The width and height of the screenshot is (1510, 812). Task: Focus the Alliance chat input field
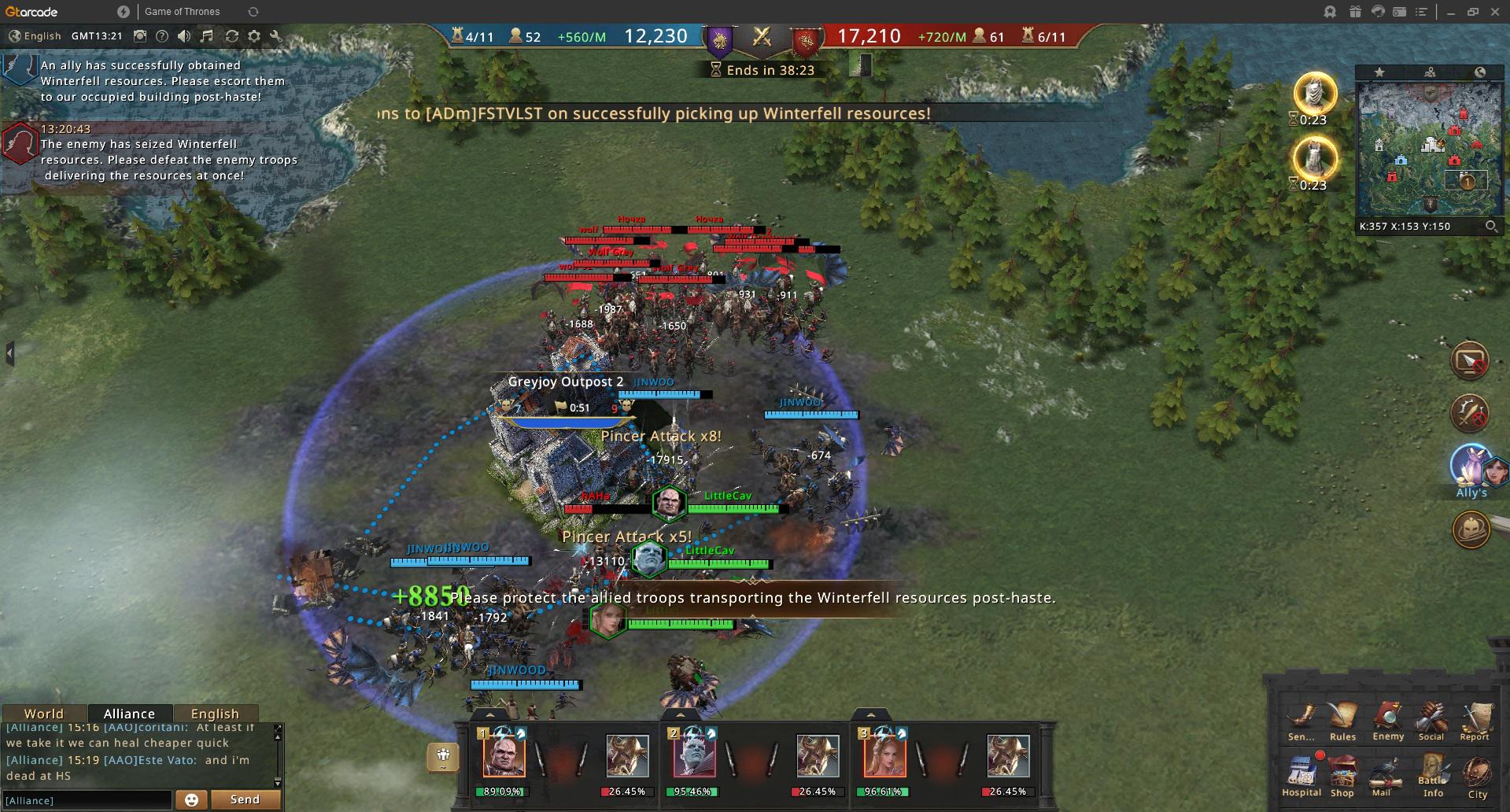(x=87, y=800)
